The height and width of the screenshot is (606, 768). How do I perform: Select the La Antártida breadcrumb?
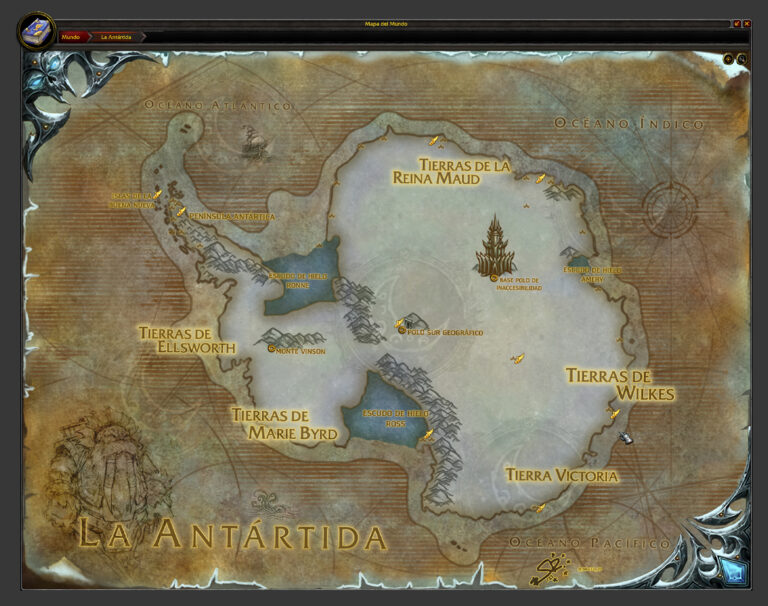[117, 37]
